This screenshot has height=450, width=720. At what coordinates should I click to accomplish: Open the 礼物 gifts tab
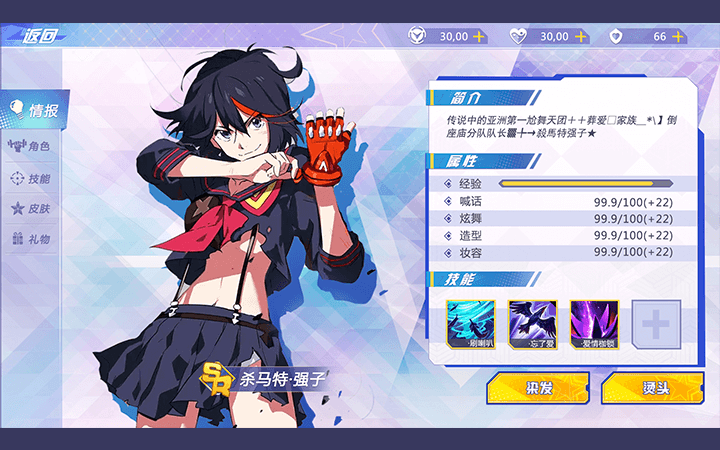[30, 240]
